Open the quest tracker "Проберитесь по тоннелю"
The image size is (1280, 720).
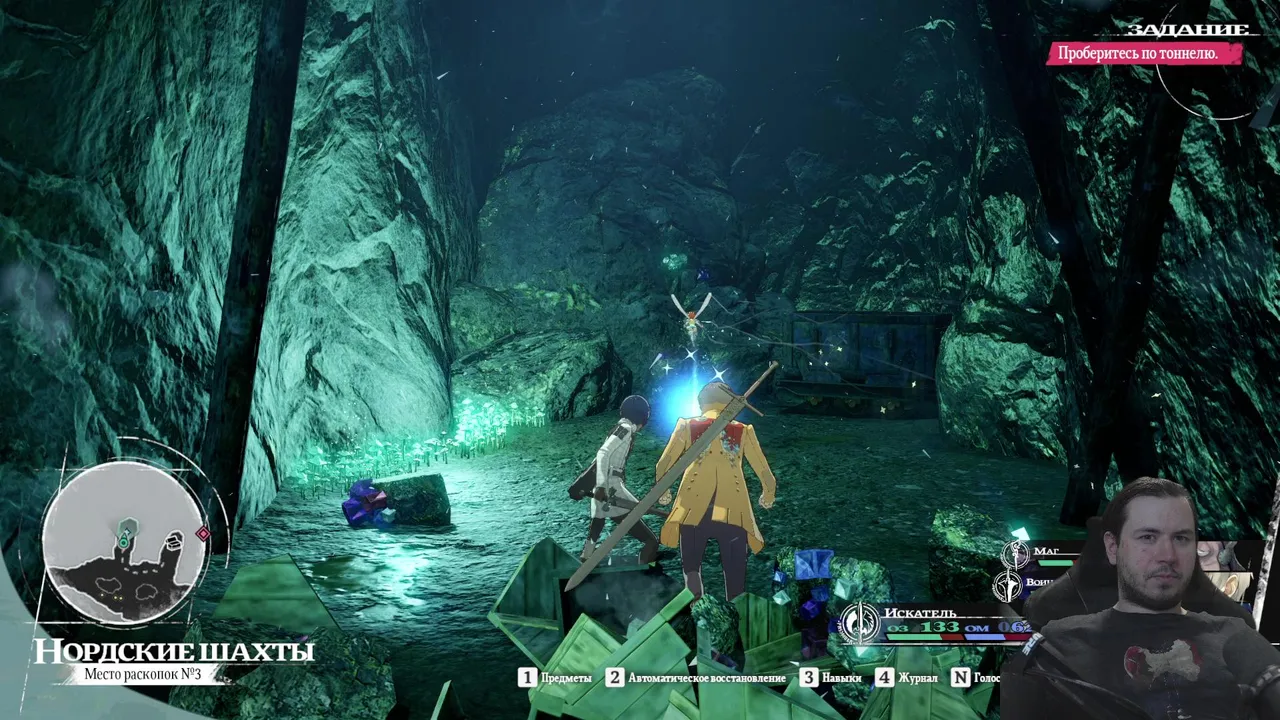point(1144,54)
